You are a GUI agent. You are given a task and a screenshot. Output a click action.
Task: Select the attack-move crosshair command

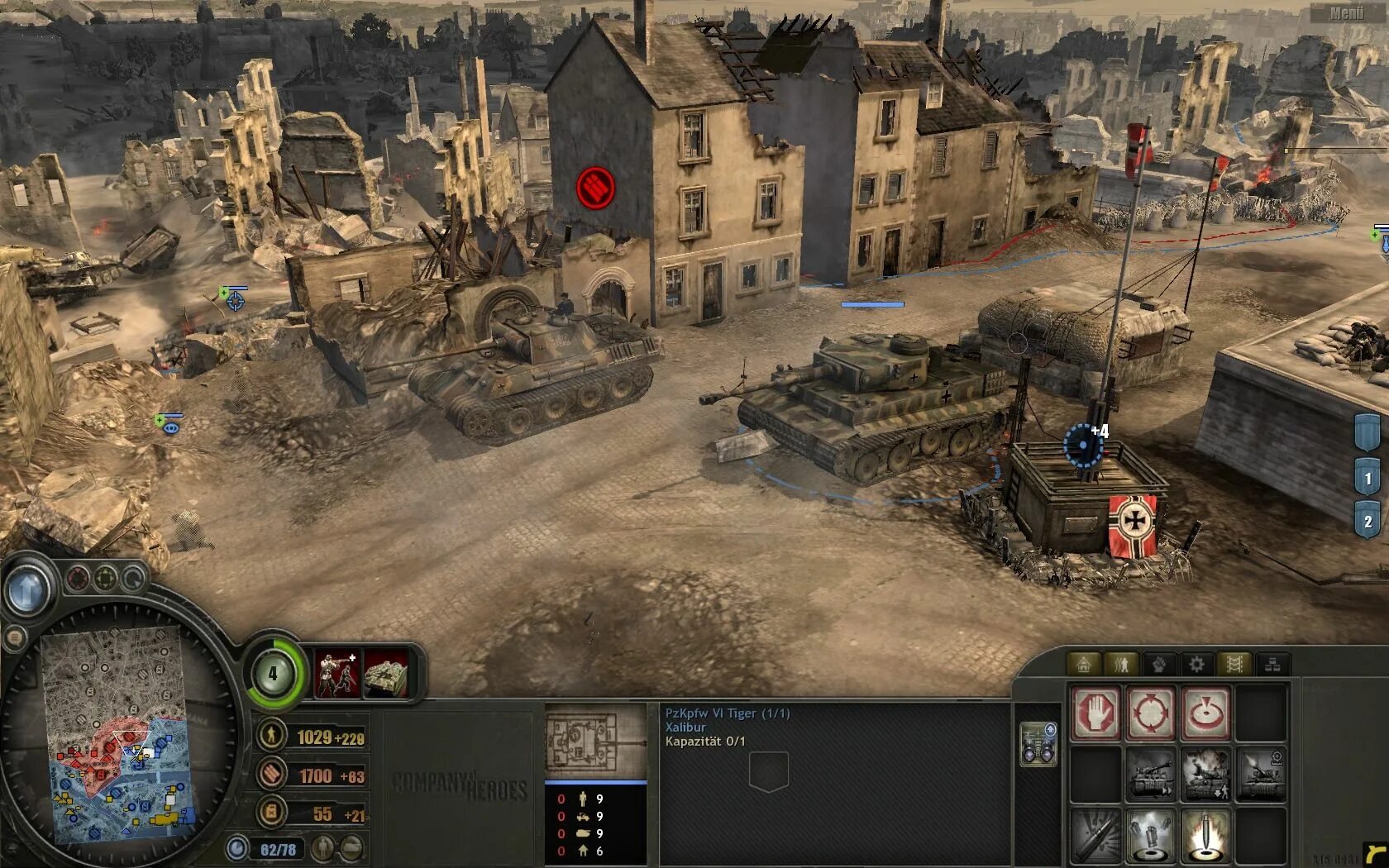click(x=1150, y=712)
